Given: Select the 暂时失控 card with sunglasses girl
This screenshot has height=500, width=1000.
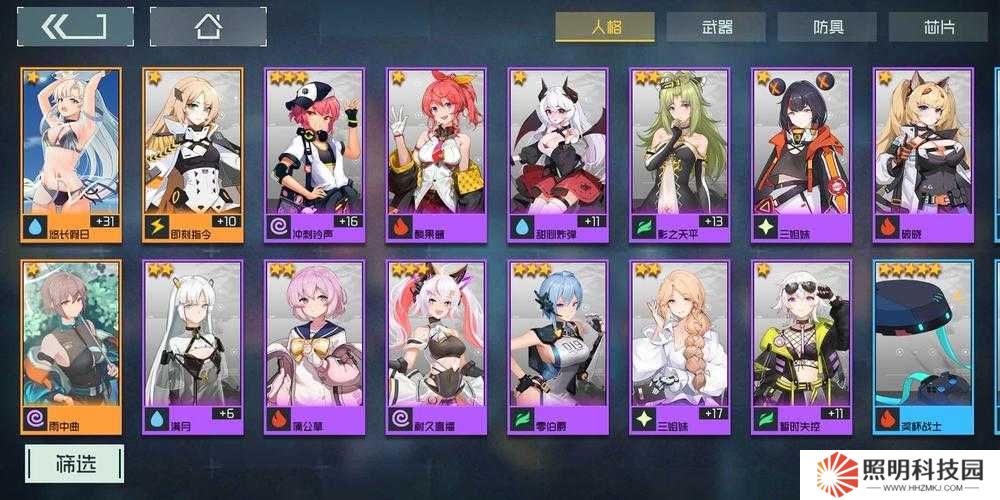Looking at the screenshot, I should [802, 347].
